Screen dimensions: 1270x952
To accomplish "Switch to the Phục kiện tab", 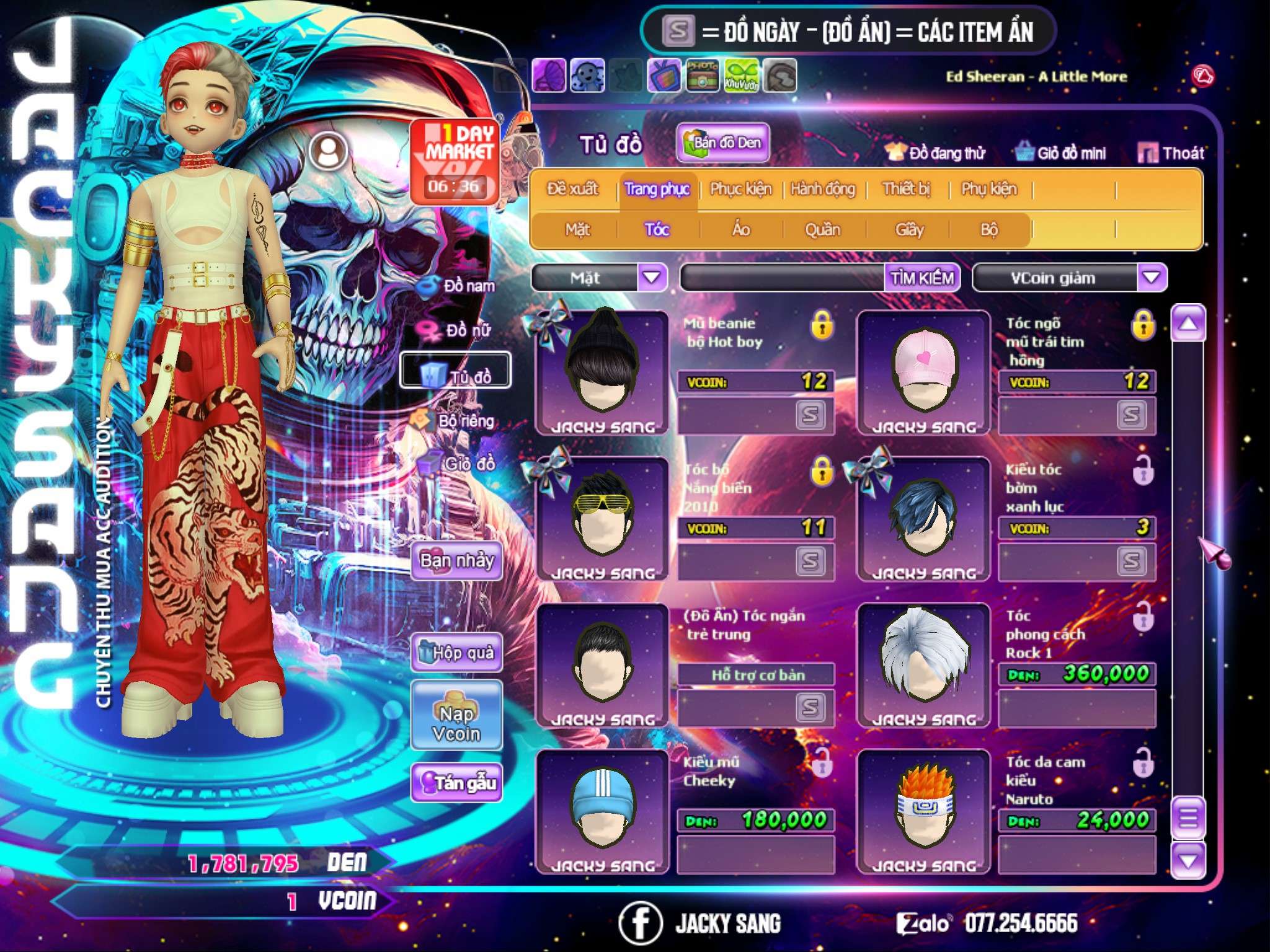I will (740, 188).
